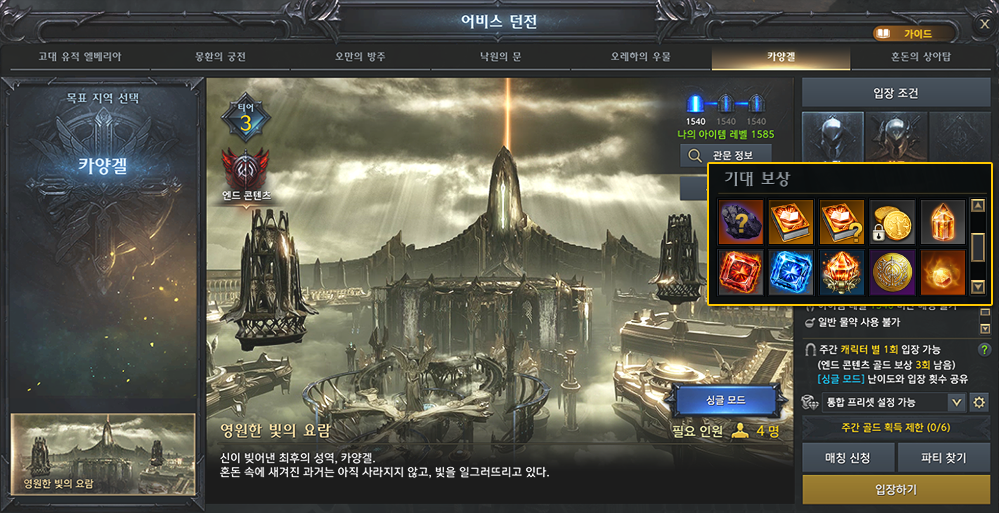Click the green question mark help icon
Viewport: 1000px width, 513px height.
point(984,349)
